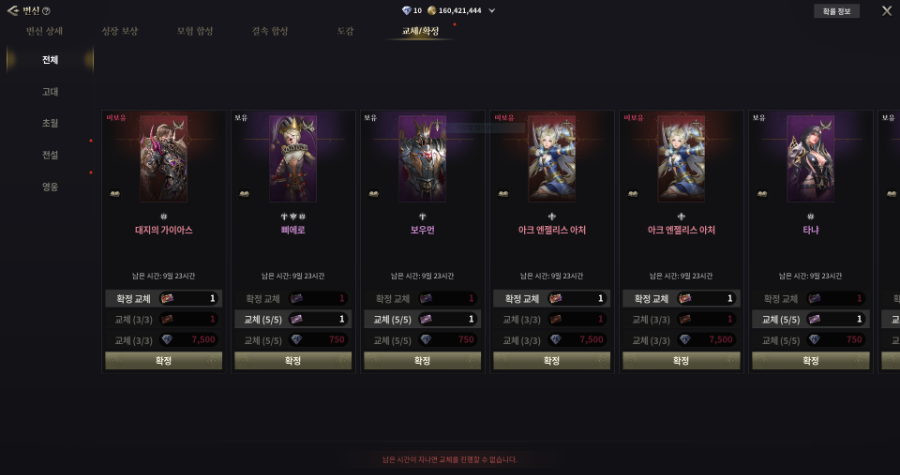Confirm 대지의 가이아스 with its 확정 button
The image size is (900, 475).
(163, 360)
